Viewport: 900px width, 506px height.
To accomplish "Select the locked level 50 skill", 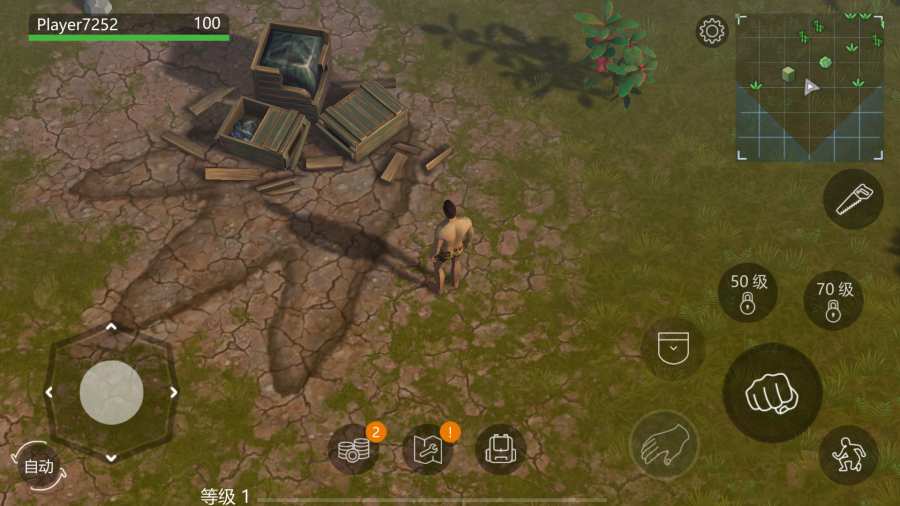I will click(x=748, y=293).
